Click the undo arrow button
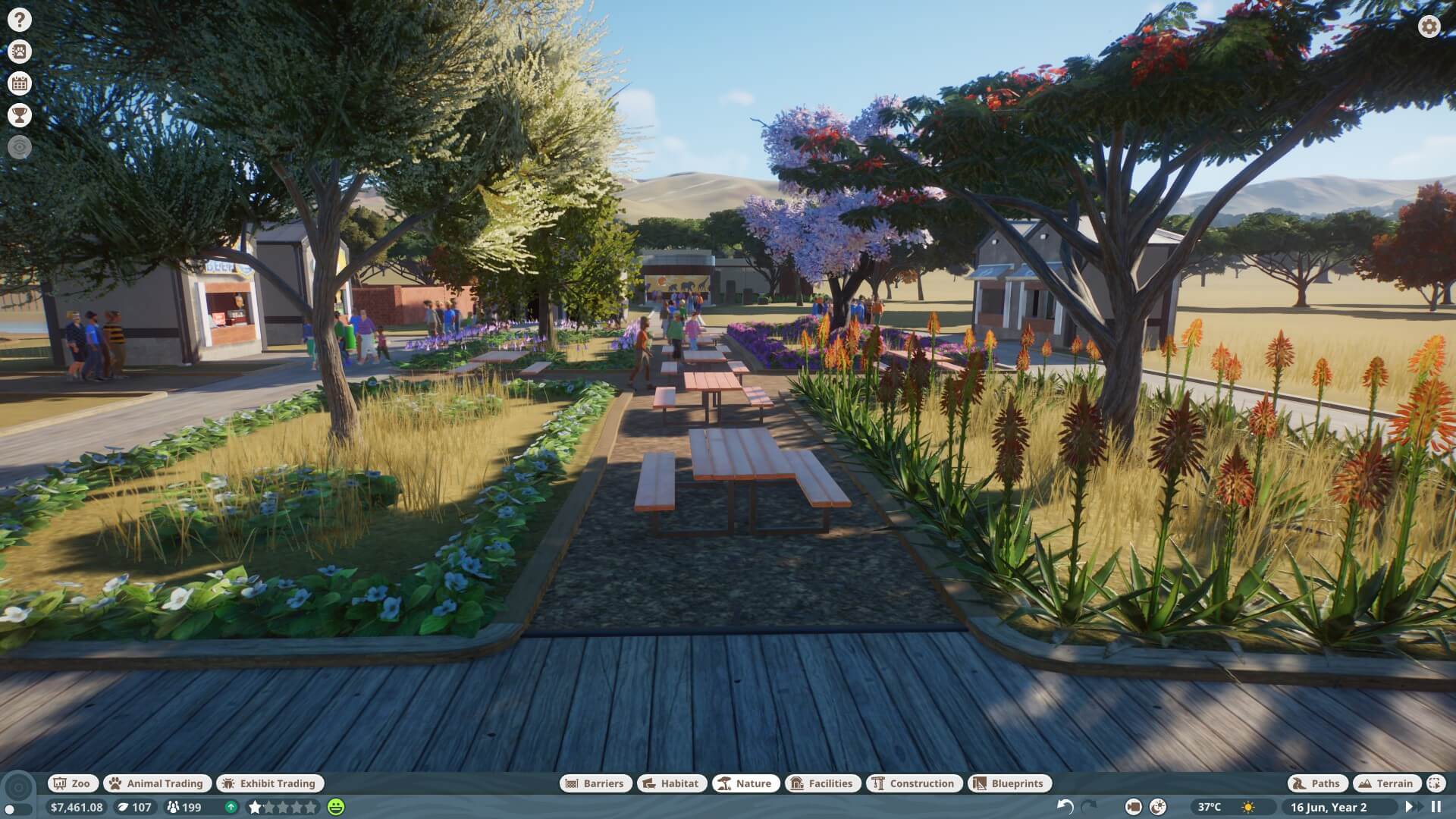Viewport: 1456px width, 819px height. tap(1065, 807)
